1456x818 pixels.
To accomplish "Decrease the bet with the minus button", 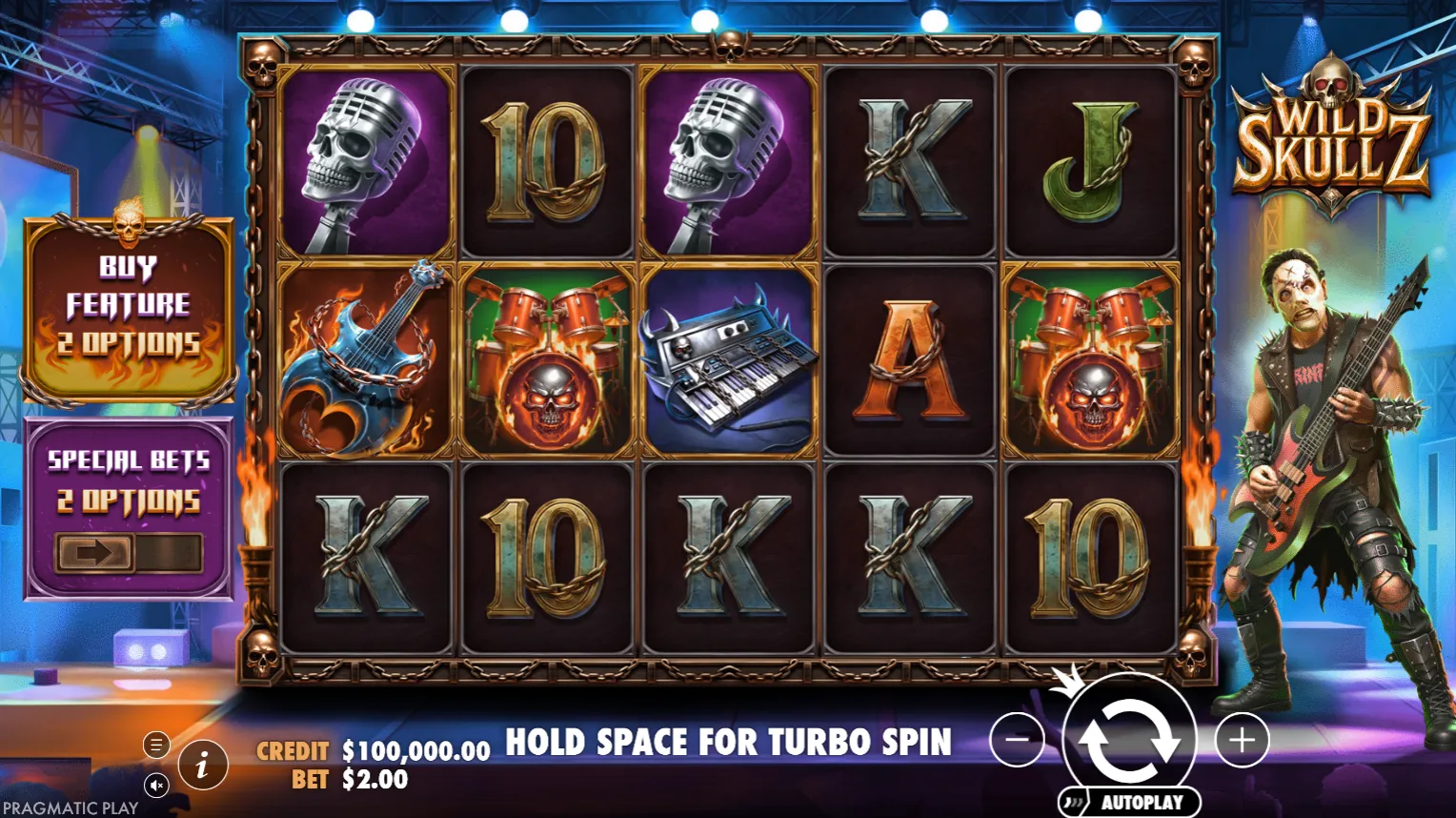I will [x=1017, y=739].
